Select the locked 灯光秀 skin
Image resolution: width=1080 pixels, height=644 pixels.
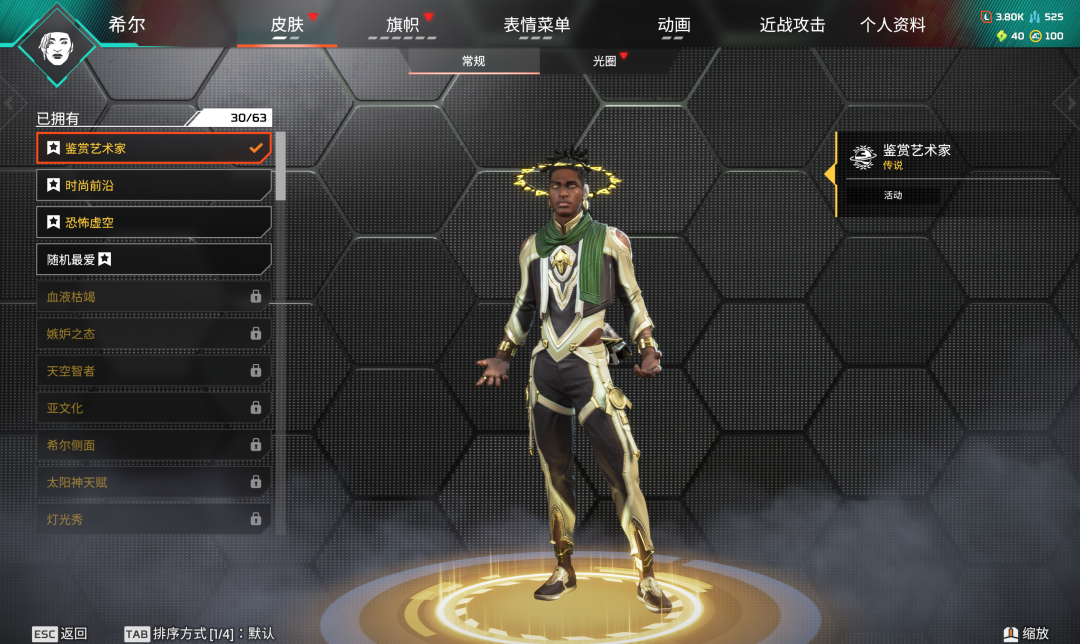154,519
